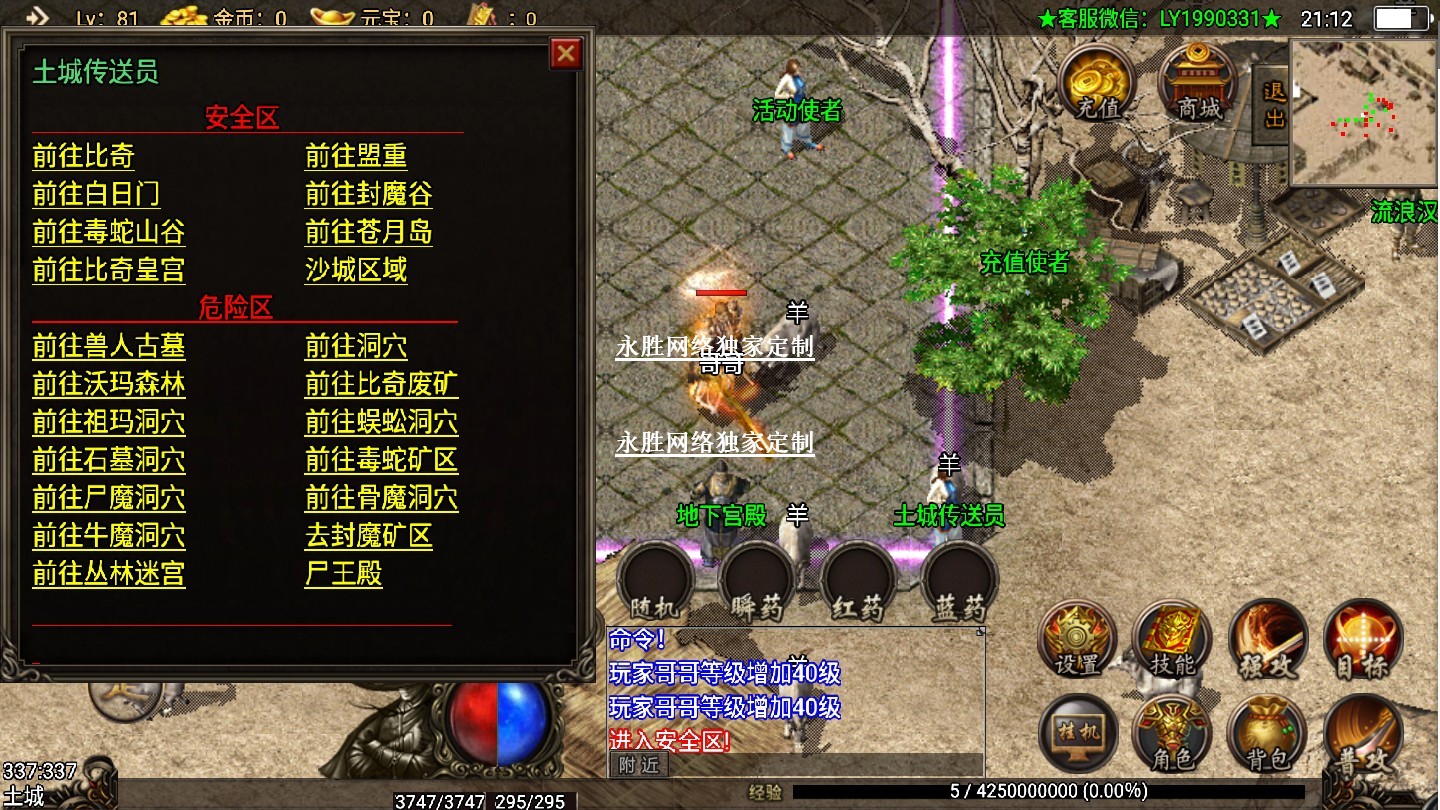Teleport to 前往兽人古墓

pyautogui.click(x=108, y=346)
